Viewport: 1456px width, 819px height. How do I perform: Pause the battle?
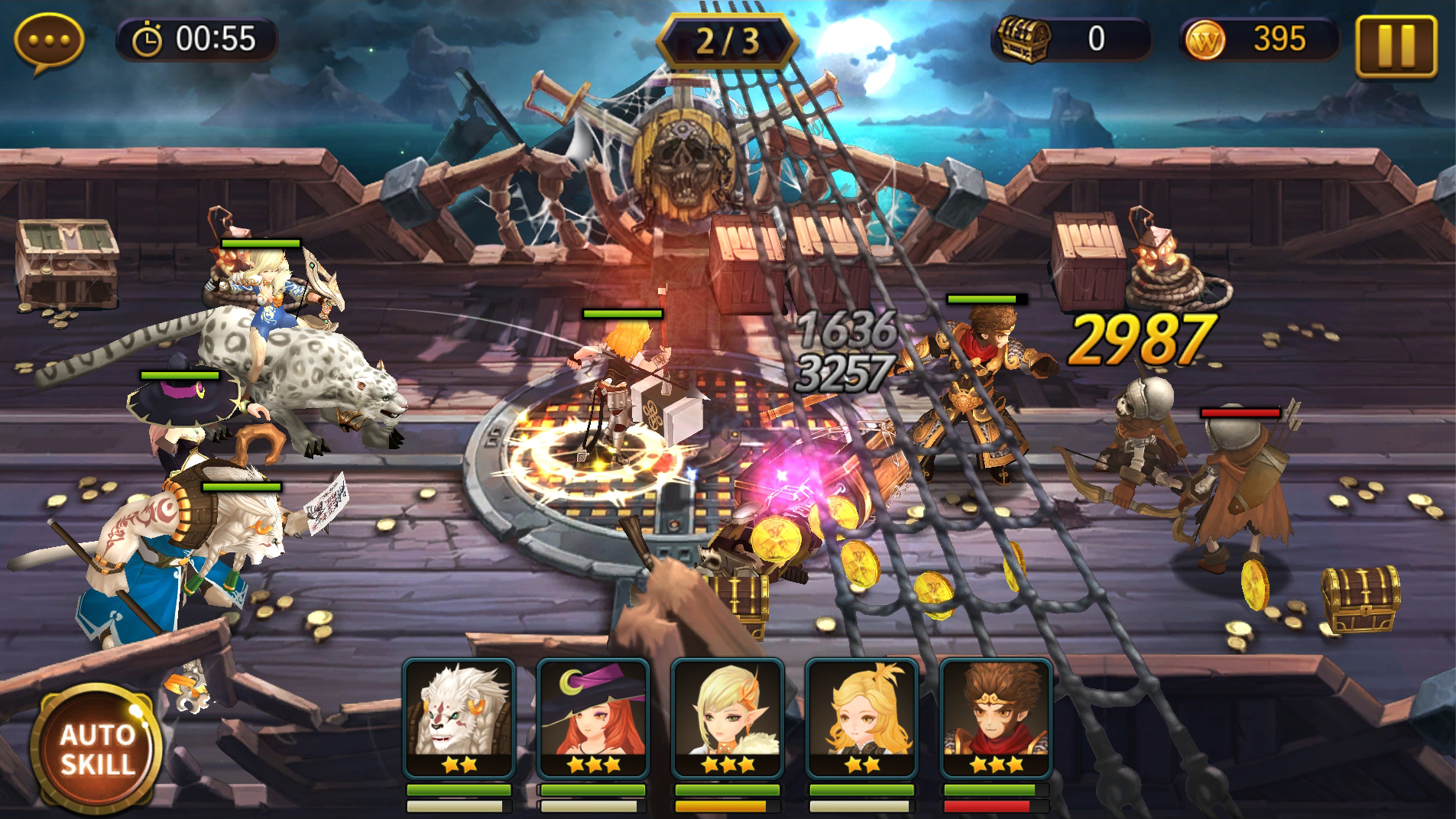coord(1396,45)
